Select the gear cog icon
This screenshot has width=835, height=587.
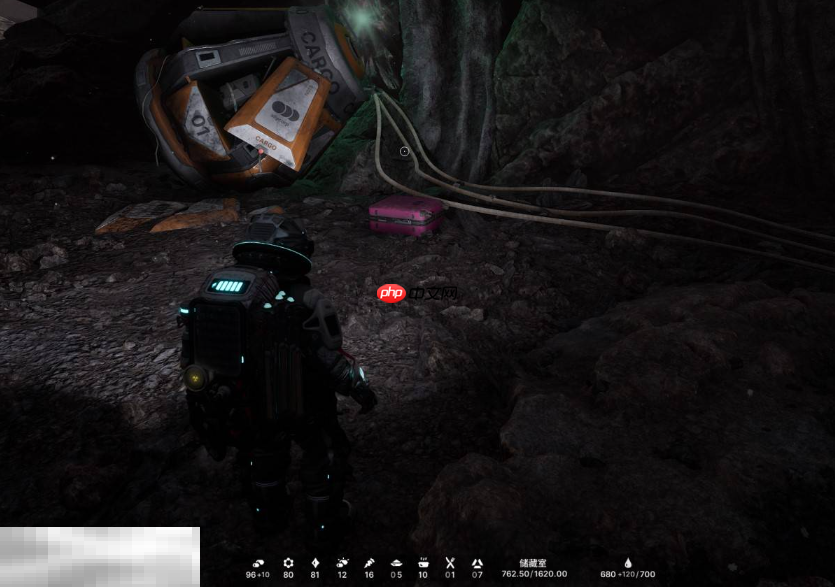point(289,563)
